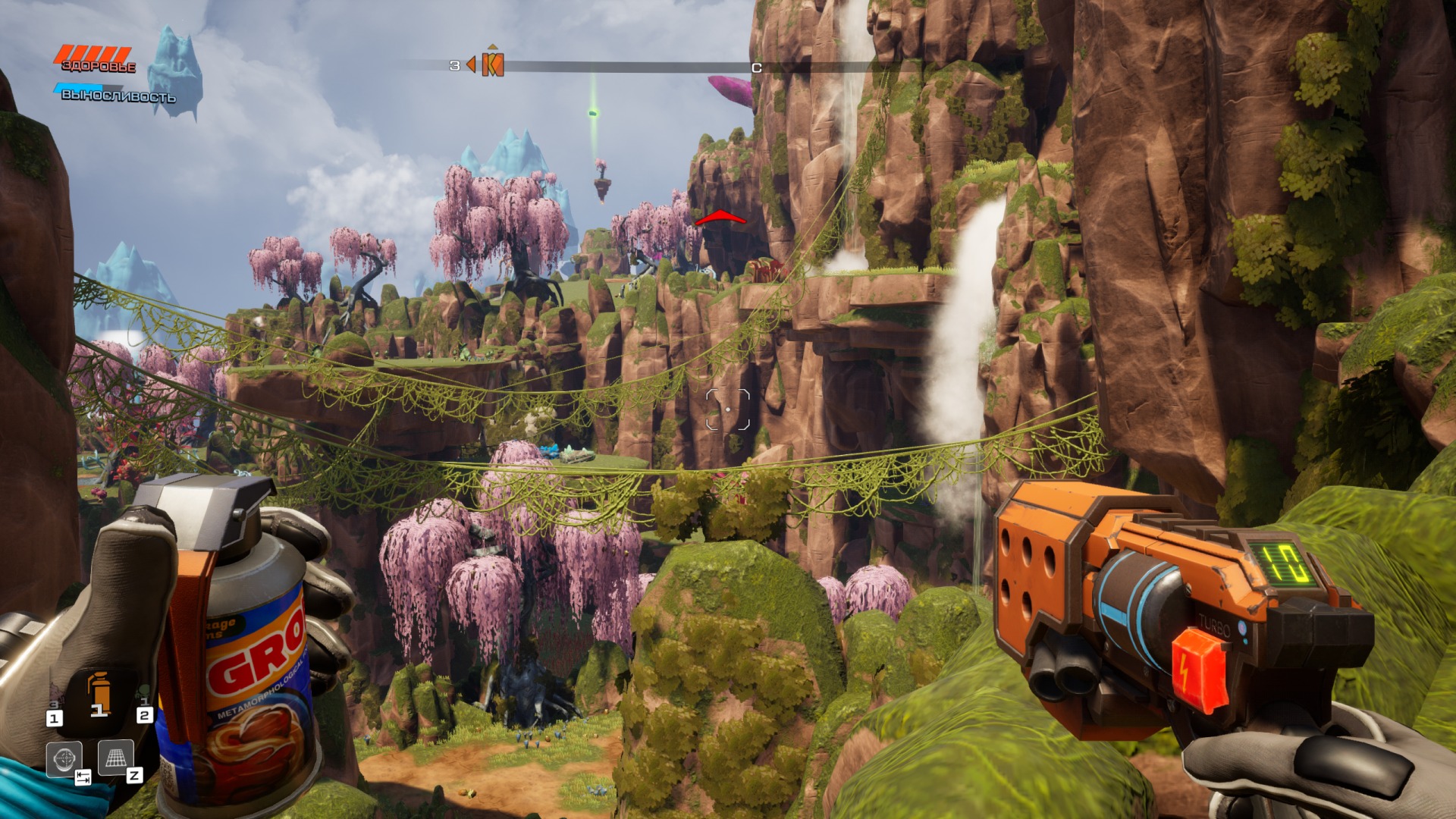Switch to the faded purple item slot

click(55, 694)
